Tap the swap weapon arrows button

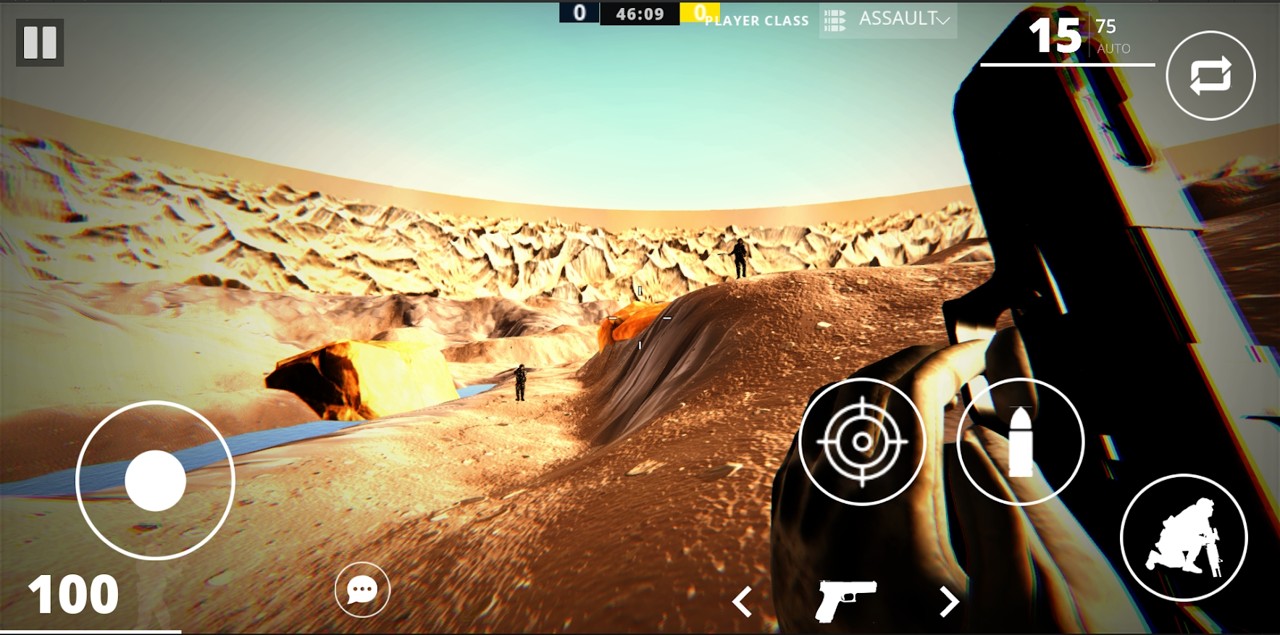(1210, 76)
